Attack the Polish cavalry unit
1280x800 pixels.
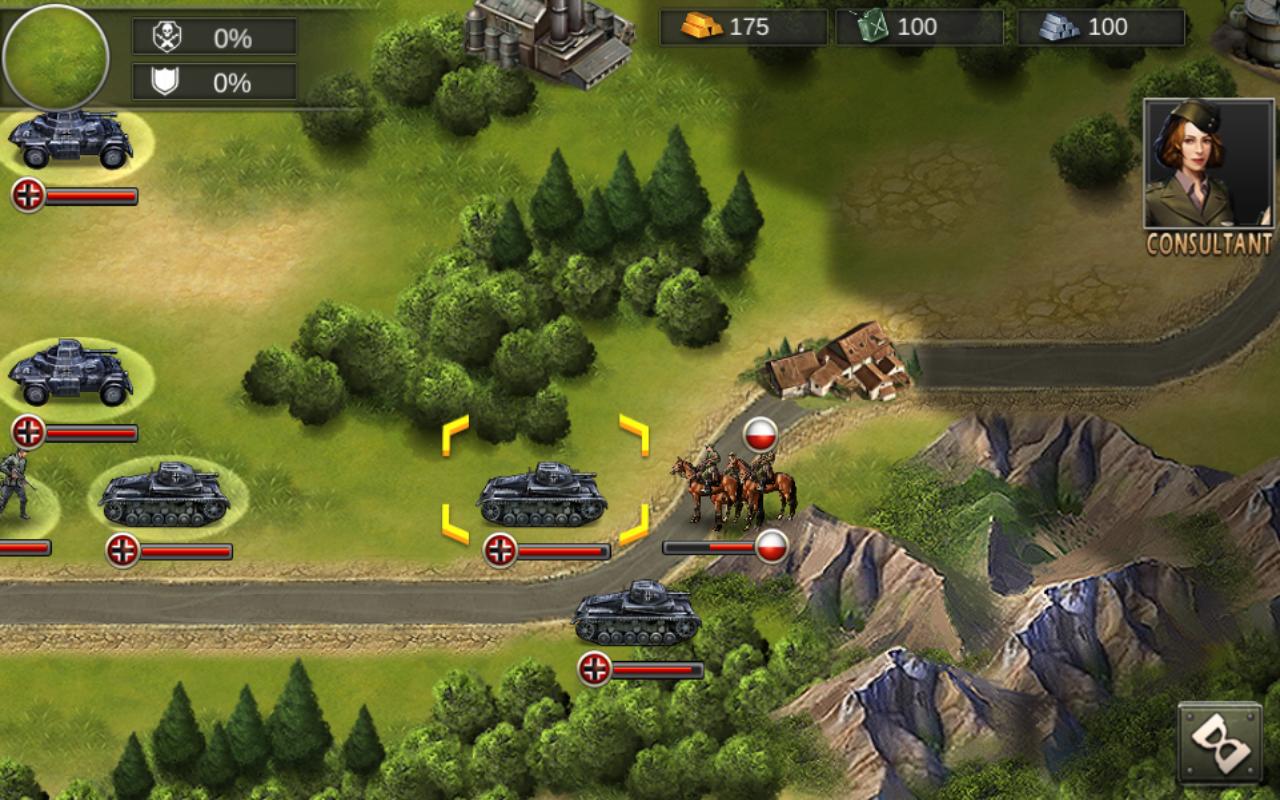coord(734,489)
